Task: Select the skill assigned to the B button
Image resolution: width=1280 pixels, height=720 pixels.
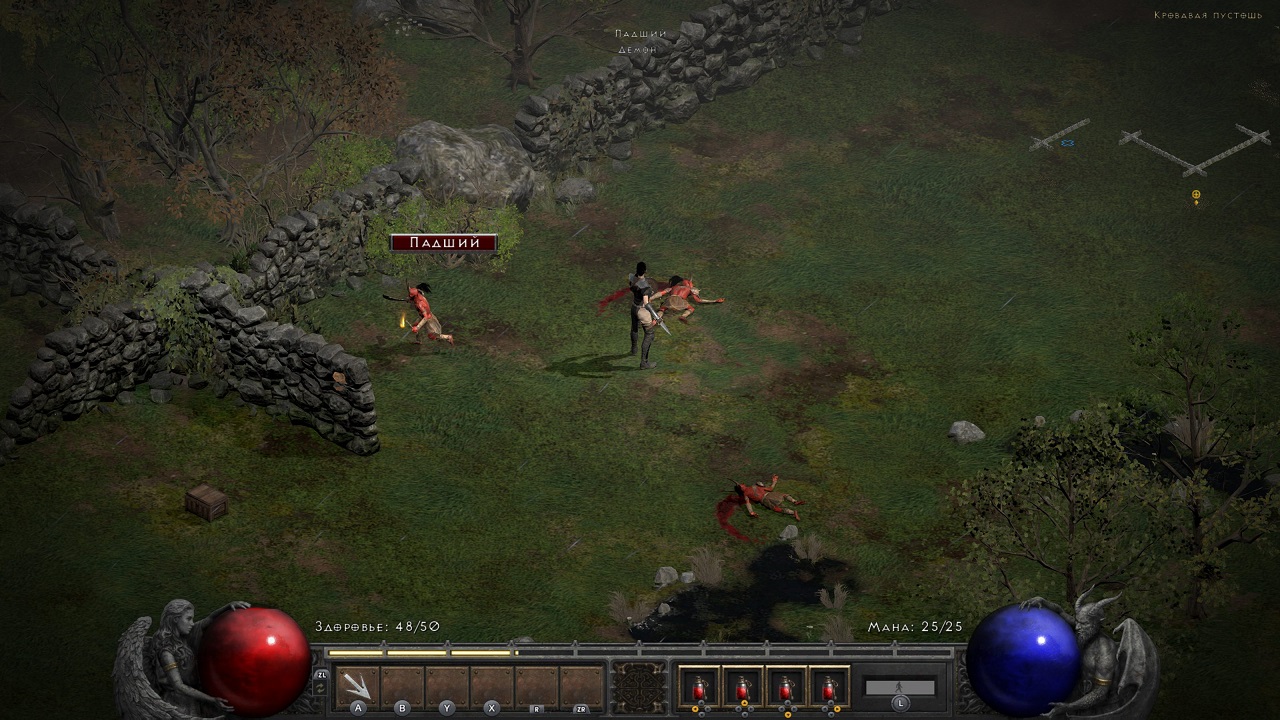Action: (x=401, y=685)
